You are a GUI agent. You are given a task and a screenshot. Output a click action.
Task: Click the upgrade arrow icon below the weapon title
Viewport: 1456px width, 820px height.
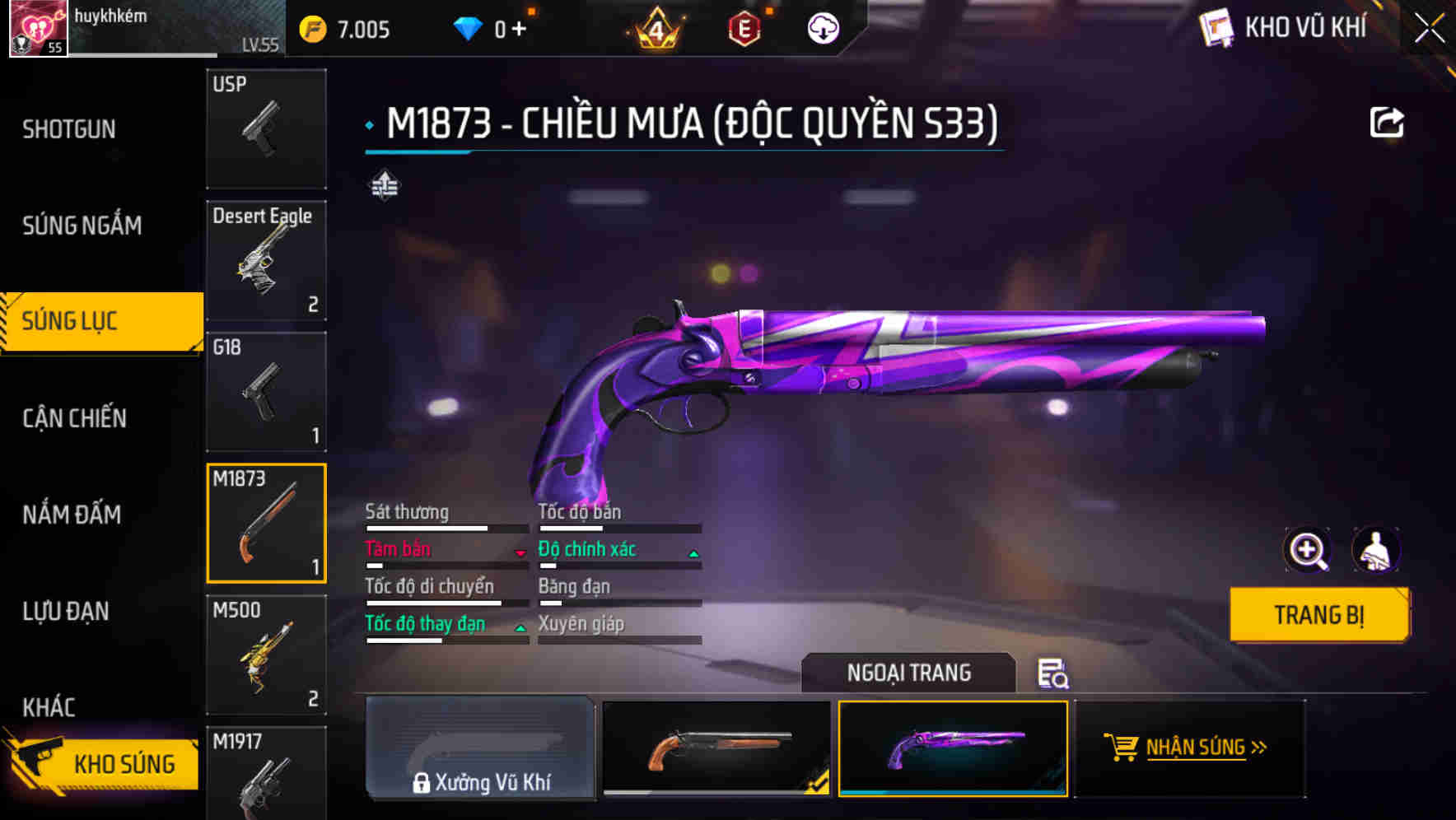[383, 186]
